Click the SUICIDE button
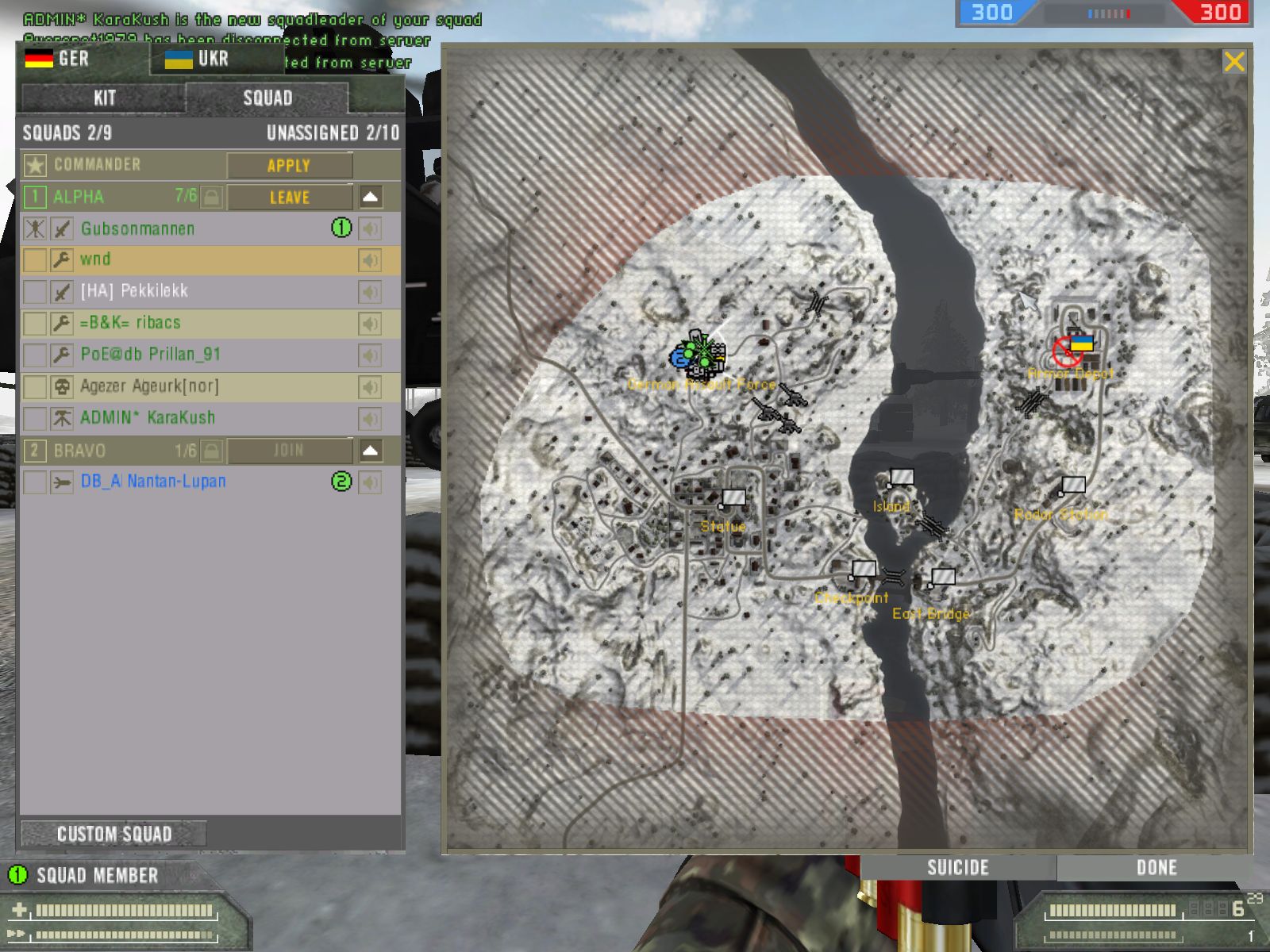The width and height of the screenshot is (1270, 952). click(958, 867)
